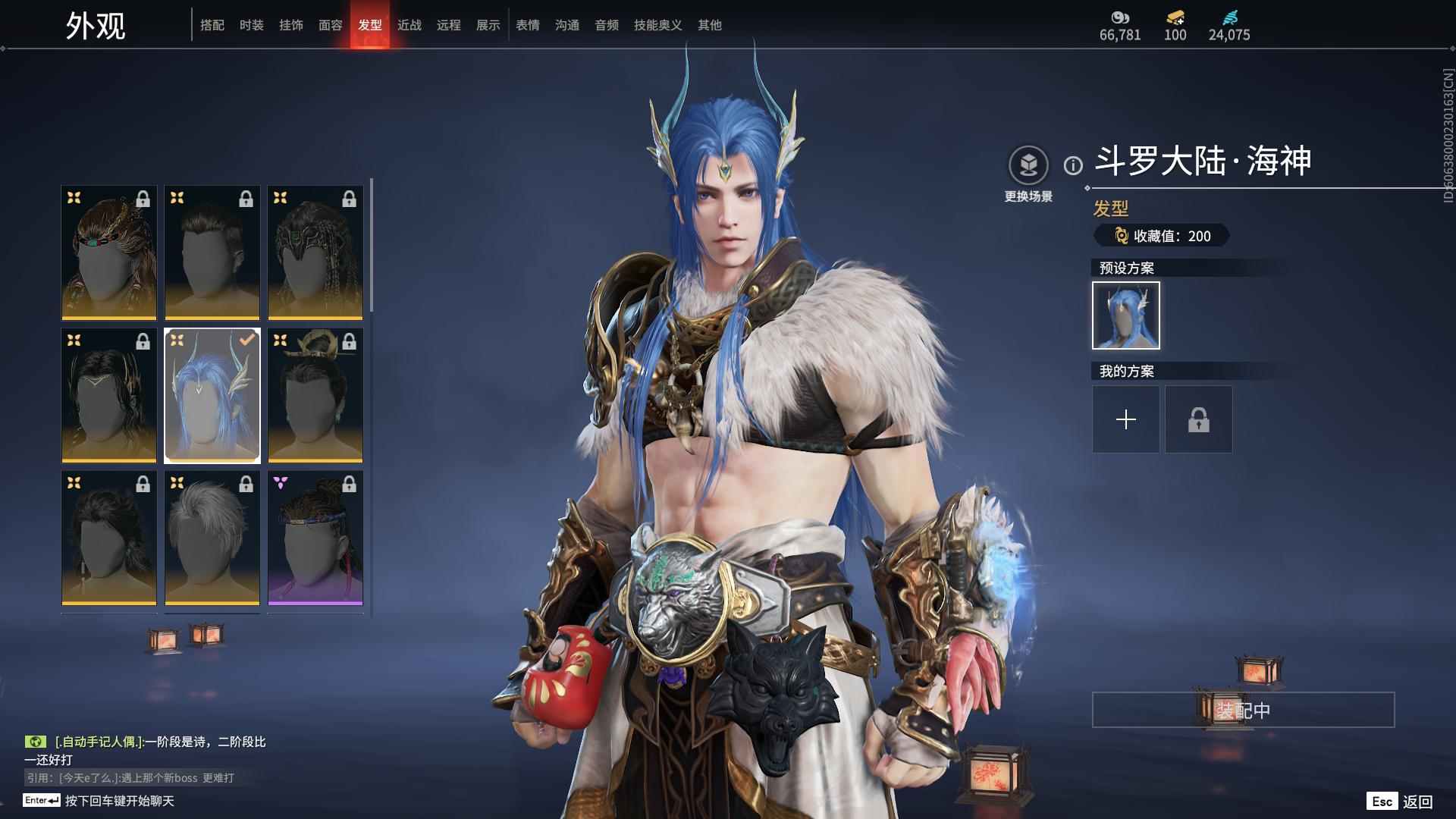
Task: Click the 装配中 equipped button
Action: pyautogui.click(x=1243, y=710)
